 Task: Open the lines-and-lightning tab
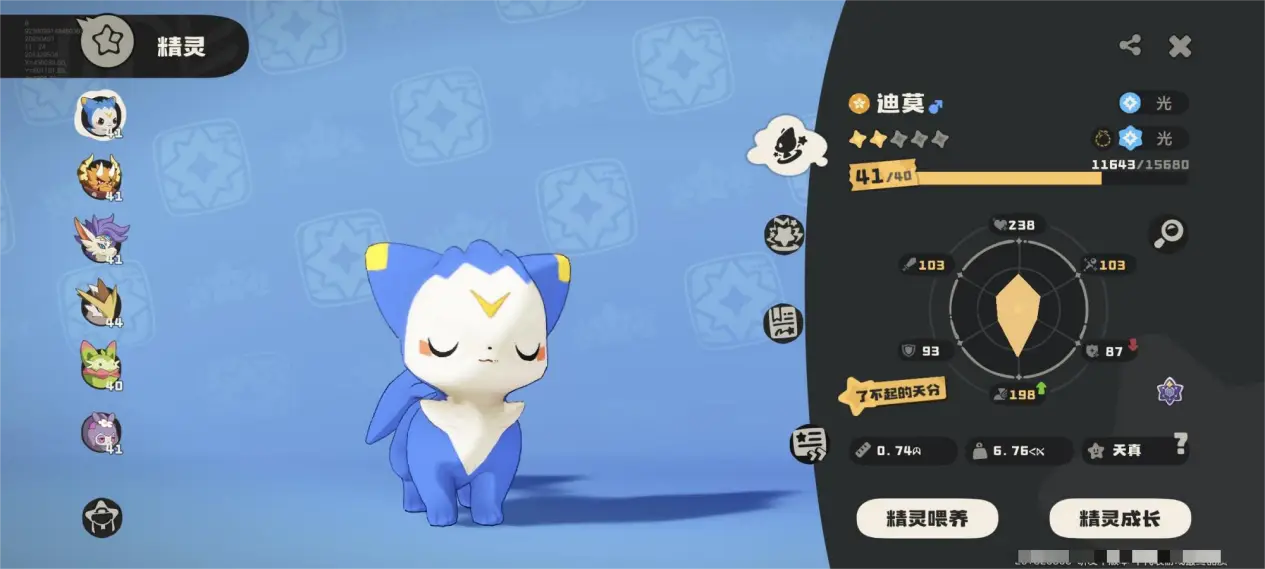(808, 444)
